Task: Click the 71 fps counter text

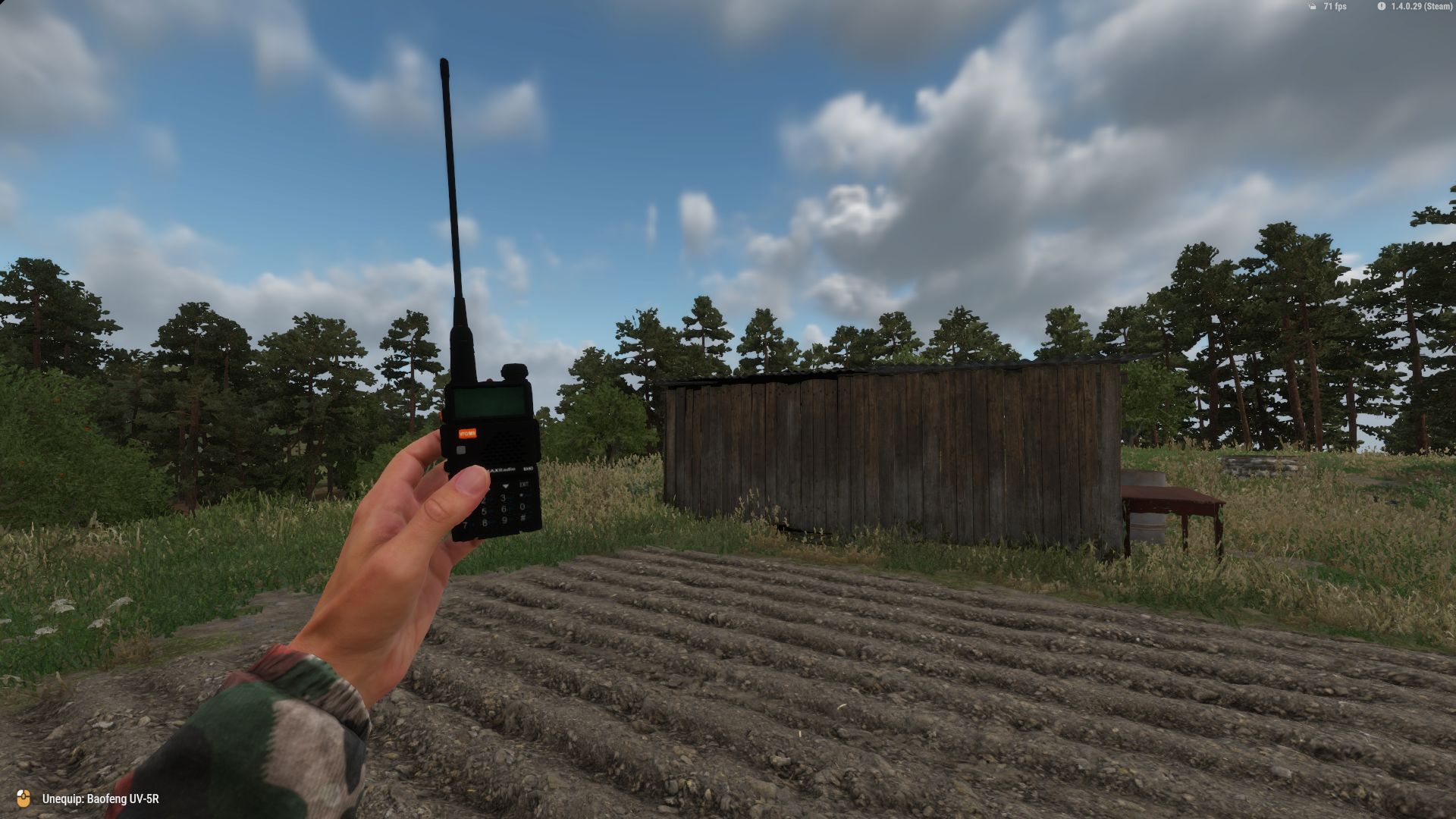Action: pyautogui.click(x=1335, y=7)
